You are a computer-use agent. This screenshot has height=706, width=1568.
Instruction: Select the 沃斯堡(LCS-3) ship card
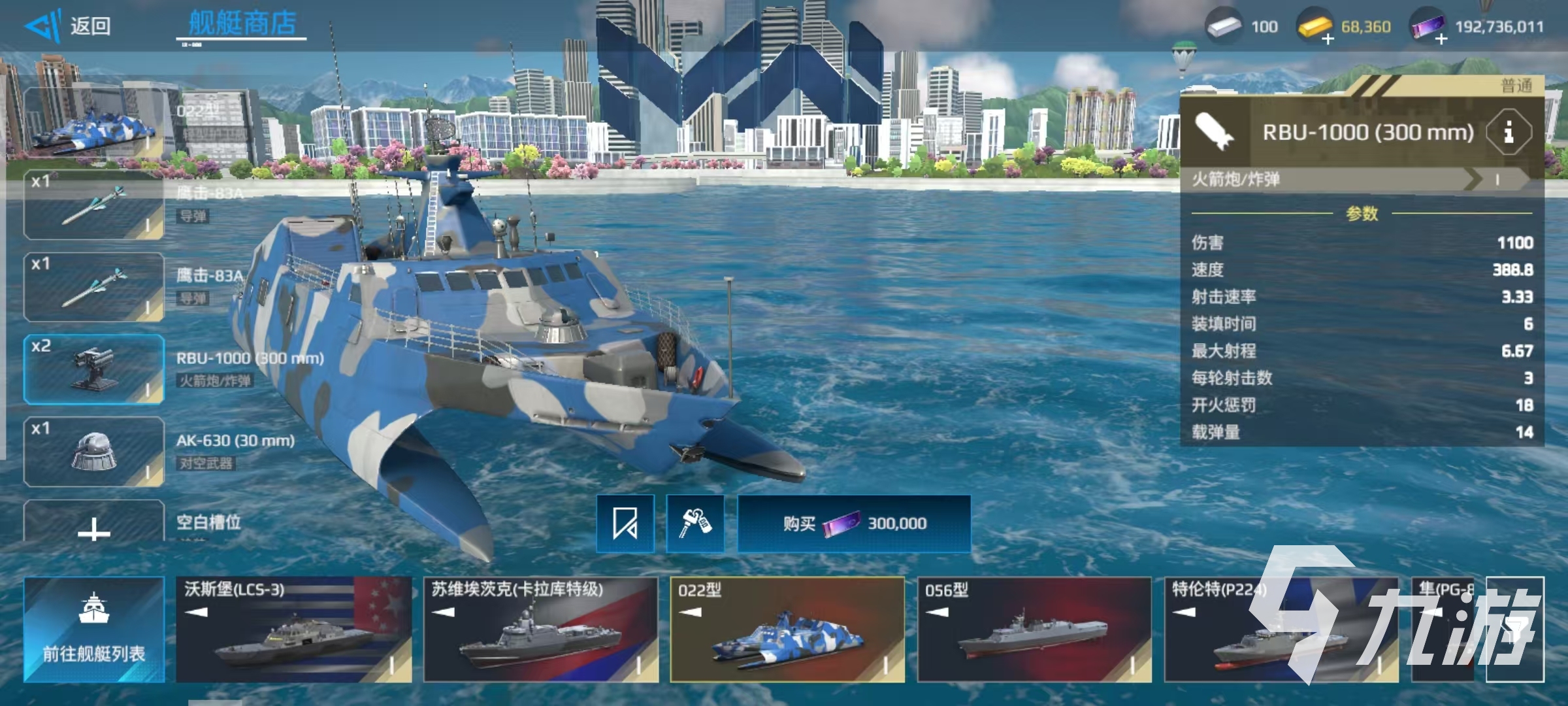tap(294, 630)
